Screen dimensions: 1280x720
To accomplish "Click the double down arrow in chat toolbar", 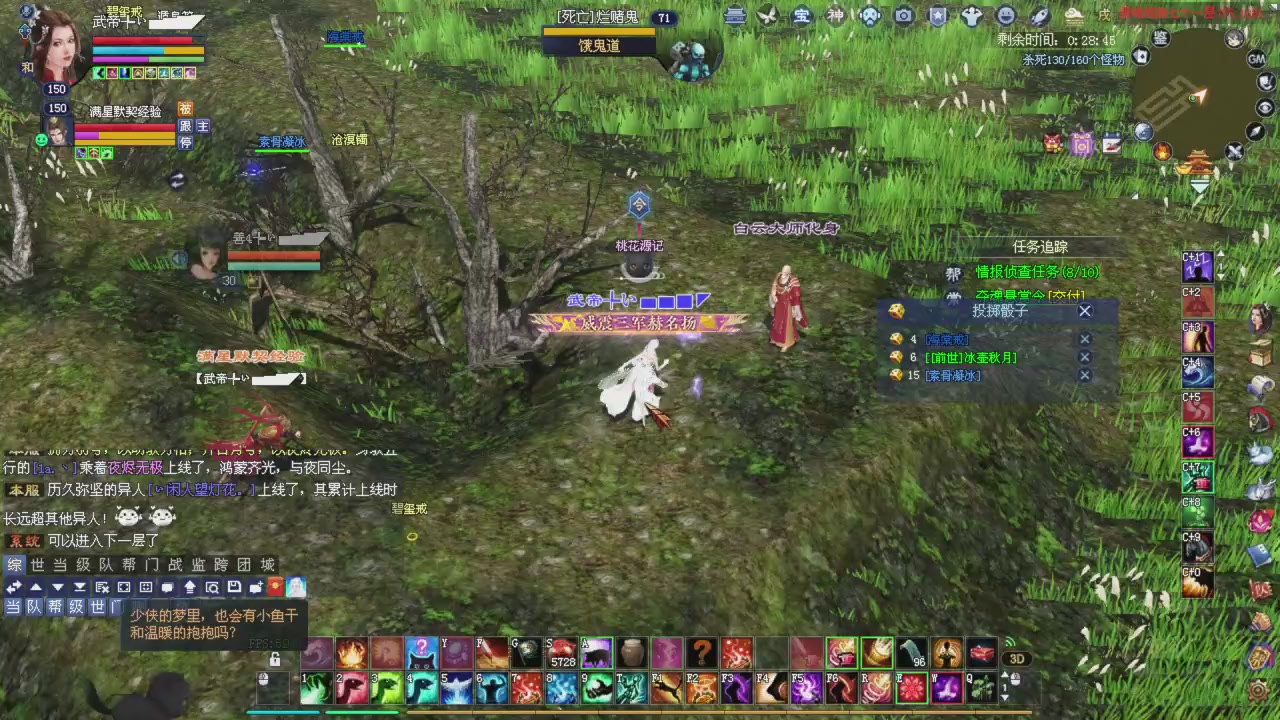I will 80,587.
